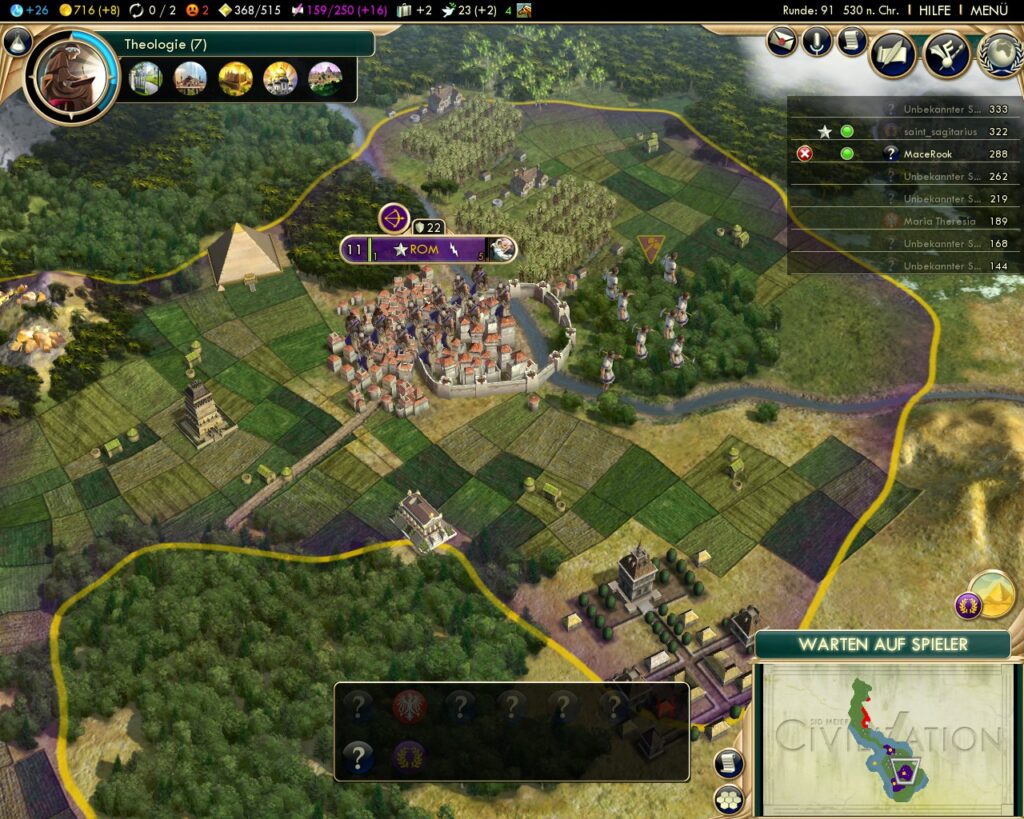The height and width of the screenshot is (819, 1024).
Task: Open the small scroll icon near top right
Action: pyautogui.click(x=851, y=41)
